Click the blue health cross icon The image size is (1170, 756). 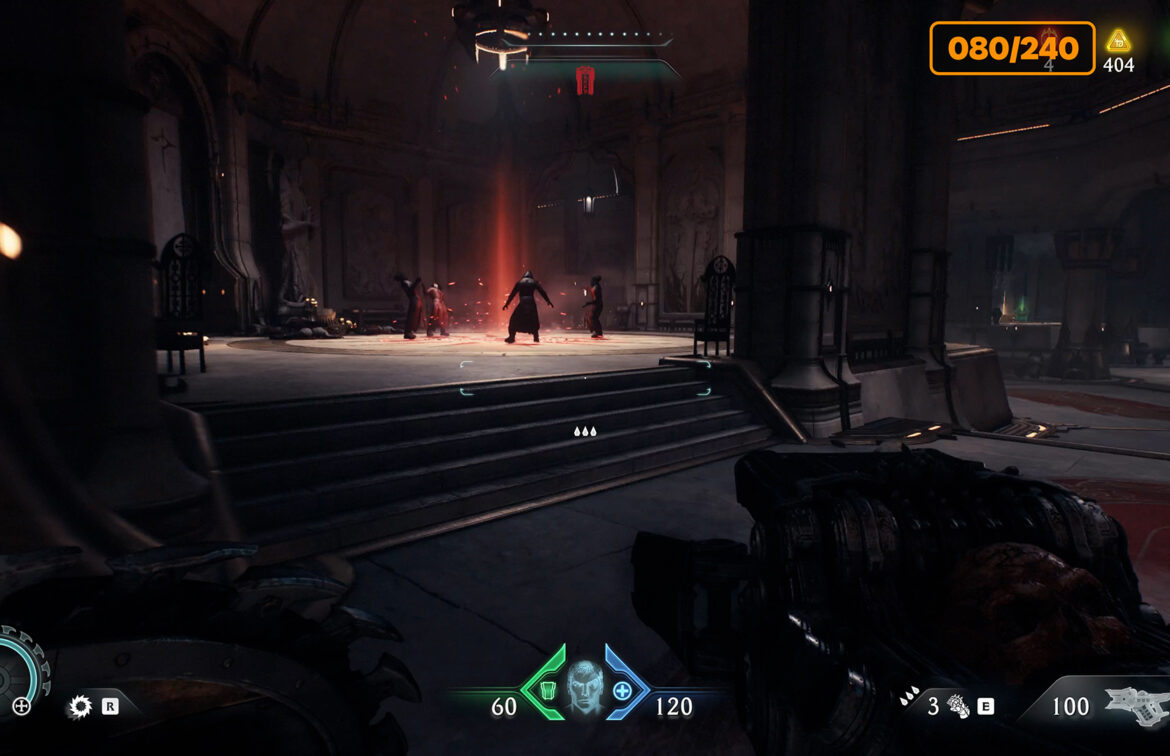(x=622, y=690)
